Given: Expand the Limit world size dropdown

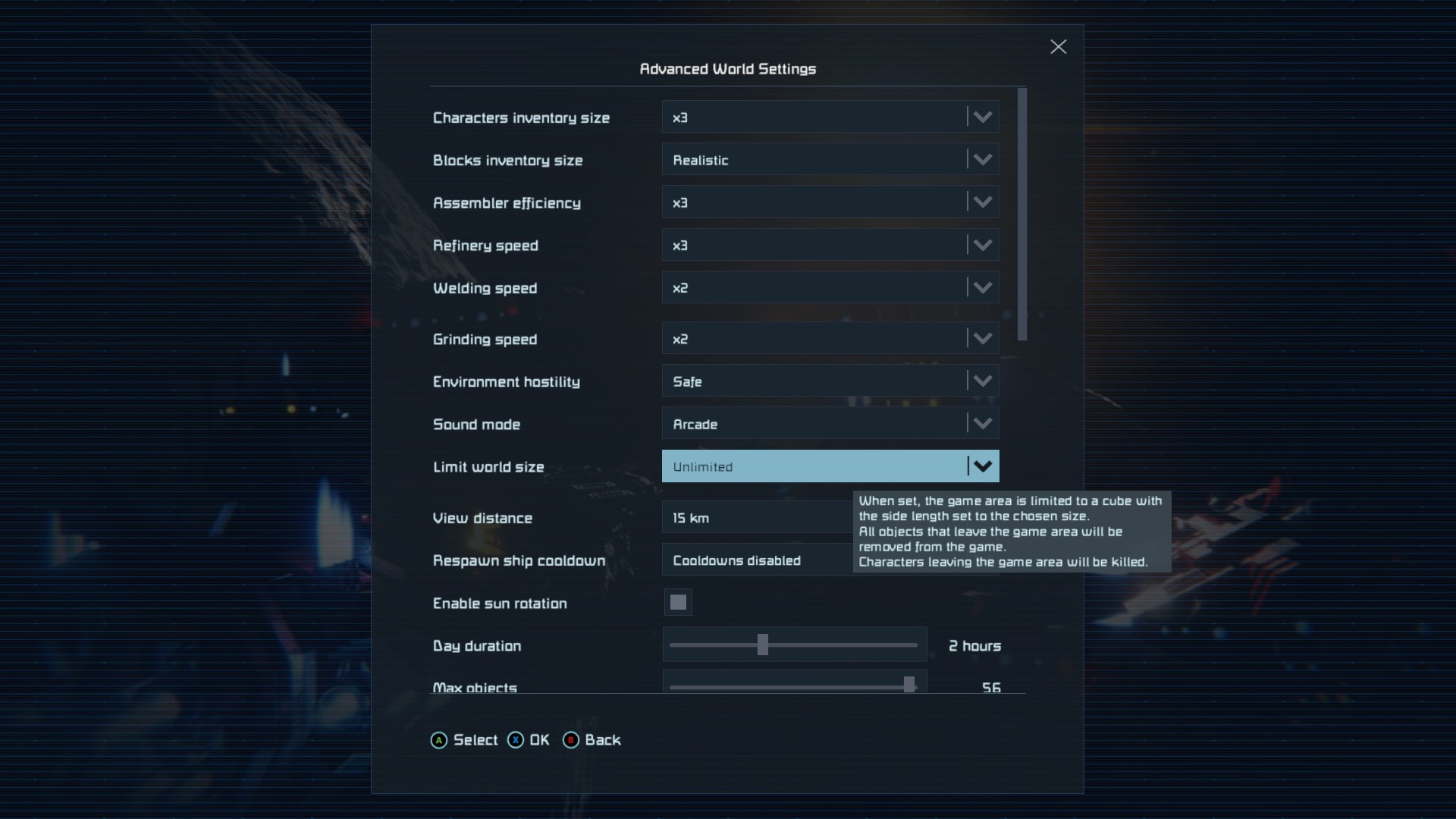Looking at the screenshot, I should point(830,466).
